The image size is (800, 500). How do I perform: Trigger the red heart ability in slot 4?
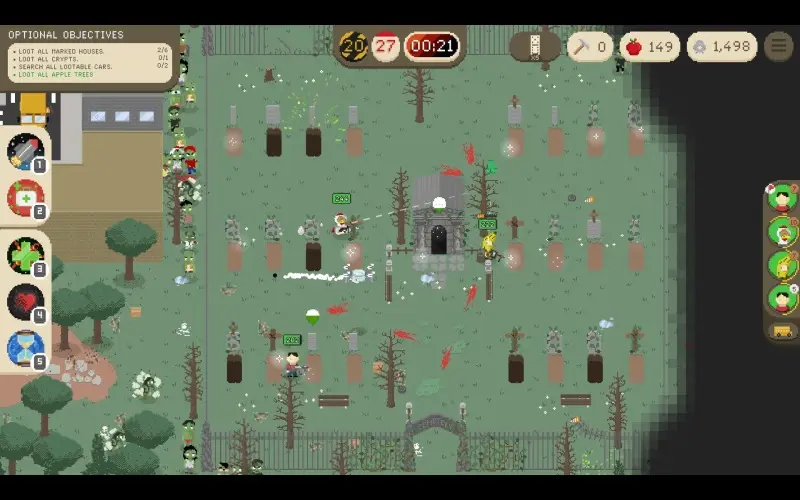tap(25, 302)
